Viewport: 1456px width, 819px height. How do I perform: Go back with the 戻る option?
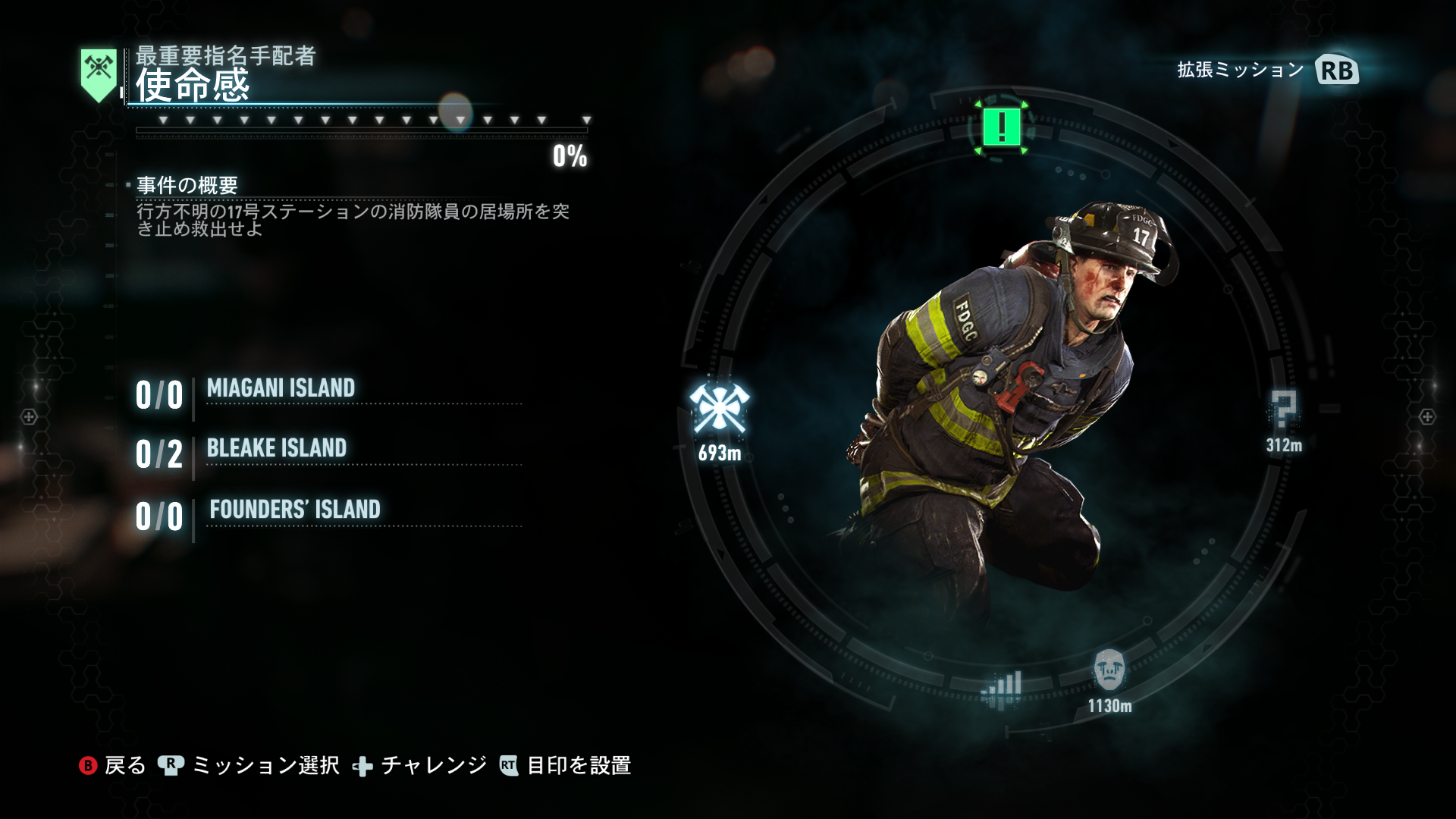[x=112, y=765]
